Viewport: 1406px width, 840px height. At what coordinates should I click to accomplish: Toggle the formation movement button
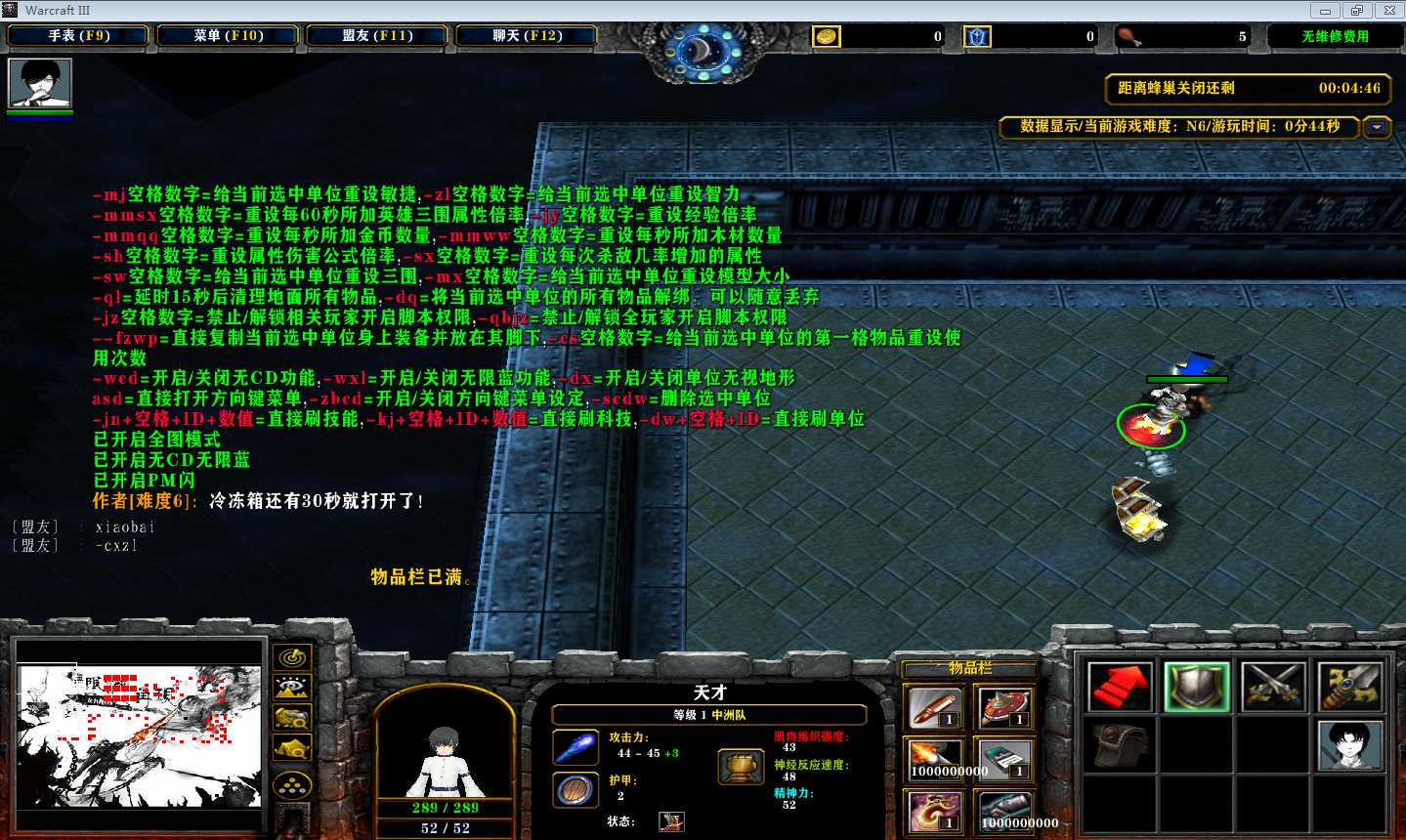(x=292, y=785)
